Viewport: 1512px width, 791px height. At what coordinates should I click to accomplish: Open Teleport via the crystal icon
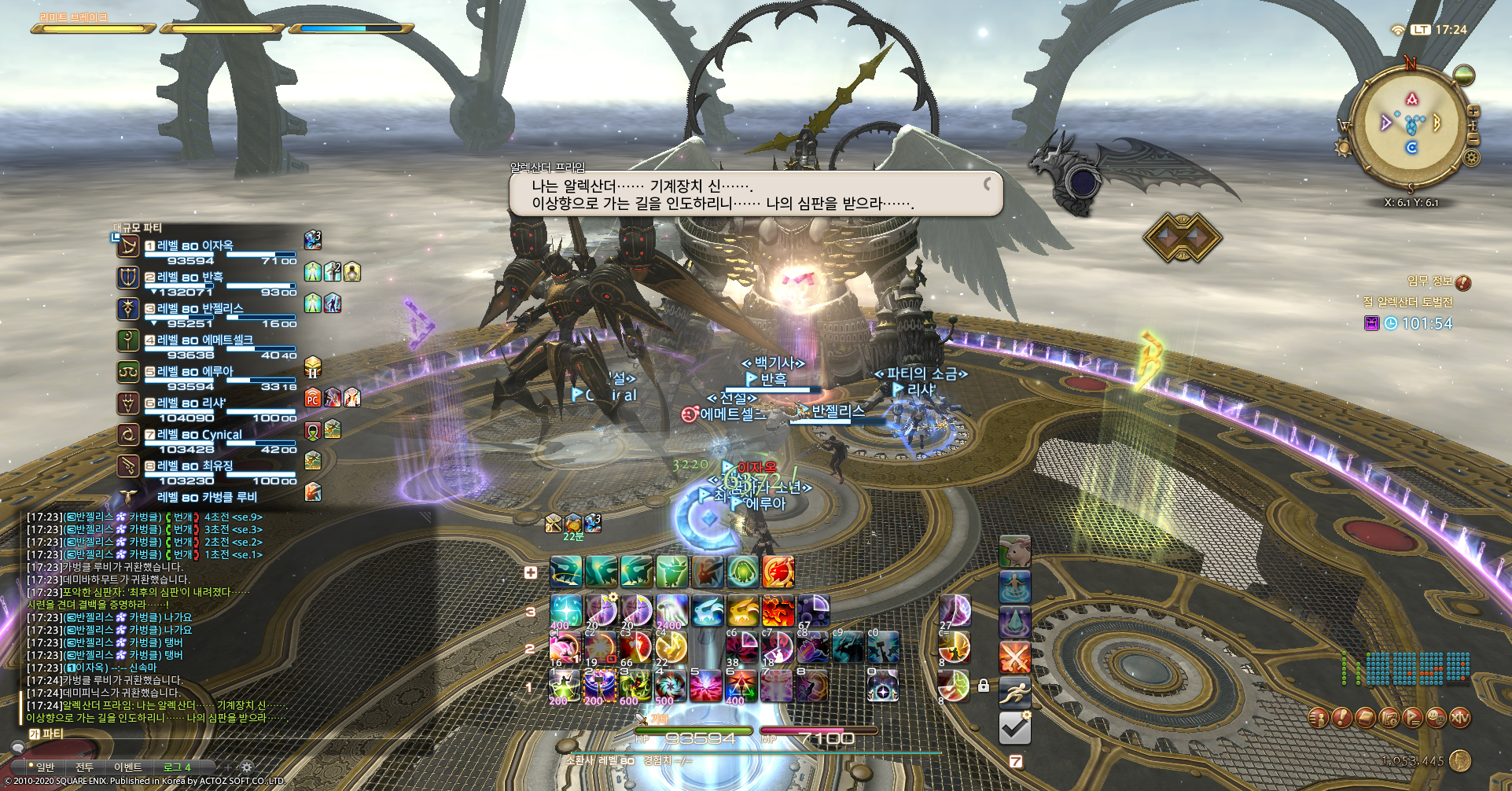(1014, 622)
